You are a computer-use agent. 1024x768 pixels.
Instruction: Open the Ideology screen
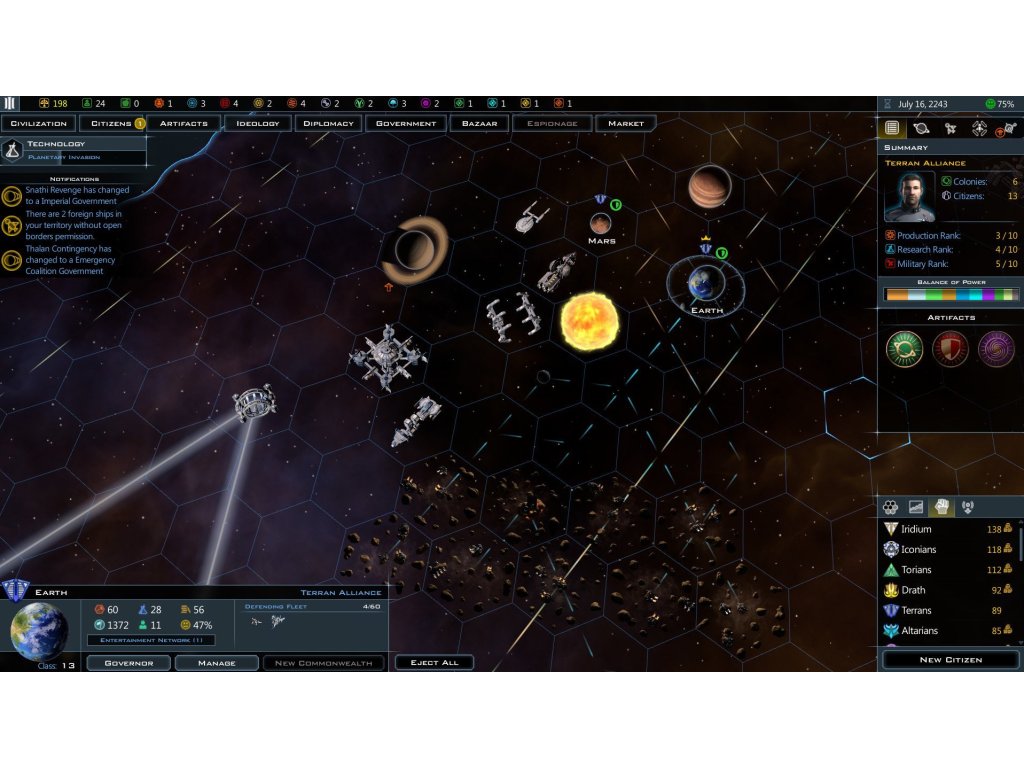(258, 124)
